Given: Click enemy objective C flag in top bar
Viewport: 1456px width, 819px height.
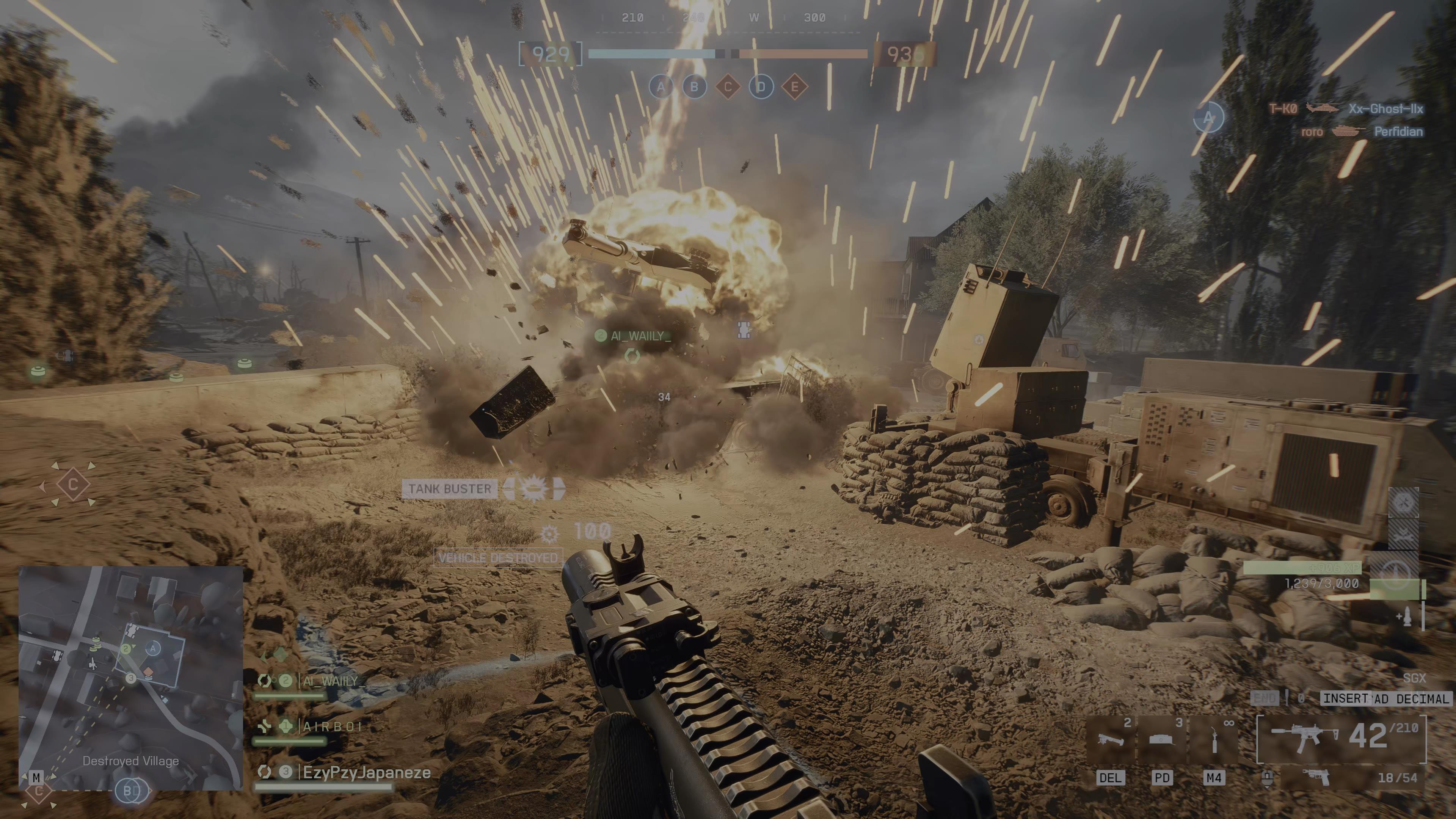Looking at the screenshot, I should pos(728,87).
